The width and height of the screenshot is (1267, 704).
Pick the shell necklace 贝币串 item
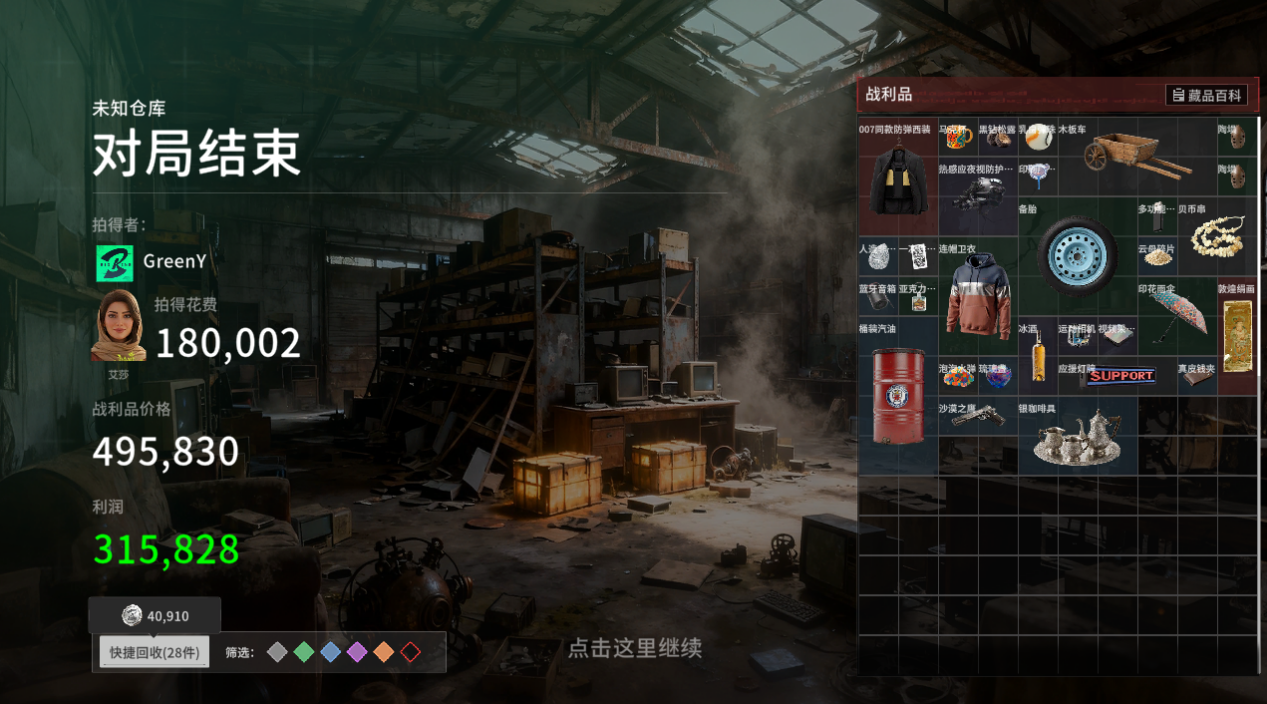point(1216,237)
